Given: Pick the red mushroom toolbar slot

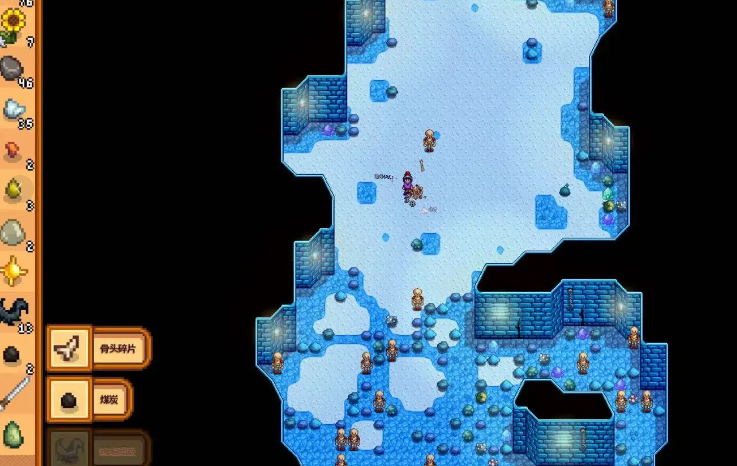Looking at the screenshot, I should (13, 150).
